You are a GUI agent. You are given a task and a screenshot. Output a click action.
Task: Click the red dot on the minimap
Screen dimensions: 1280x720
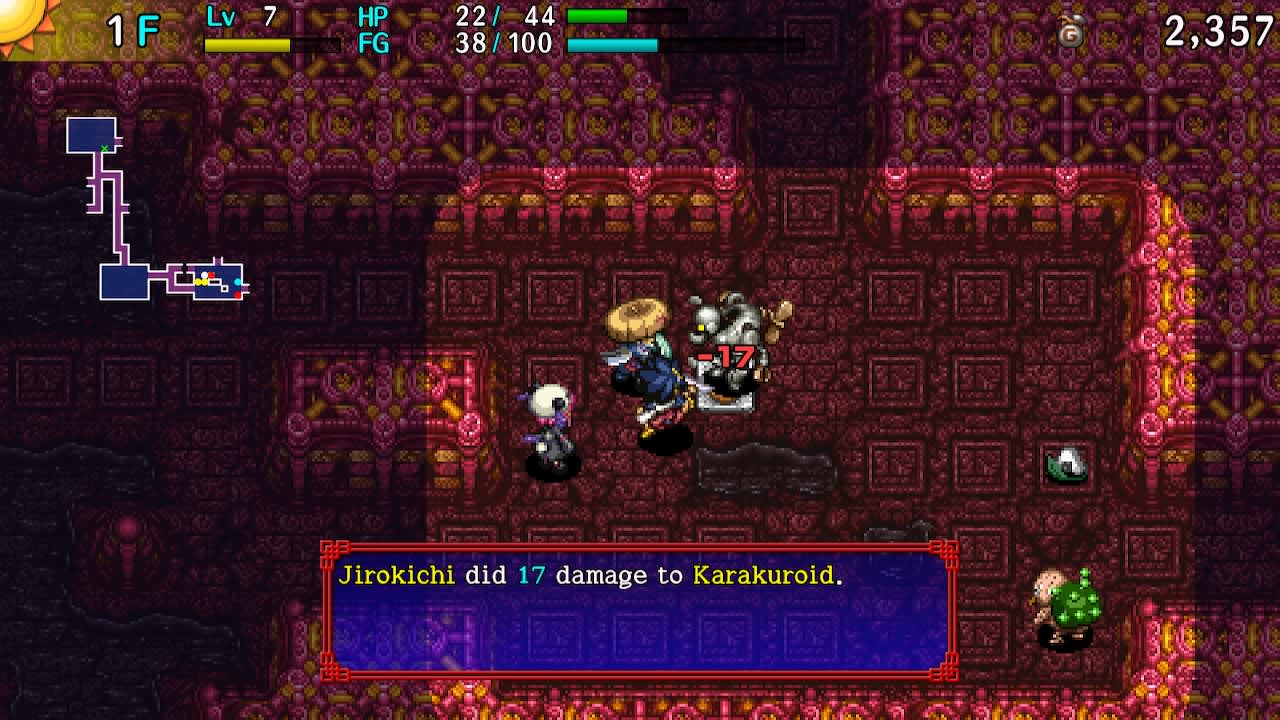point(211,274)
